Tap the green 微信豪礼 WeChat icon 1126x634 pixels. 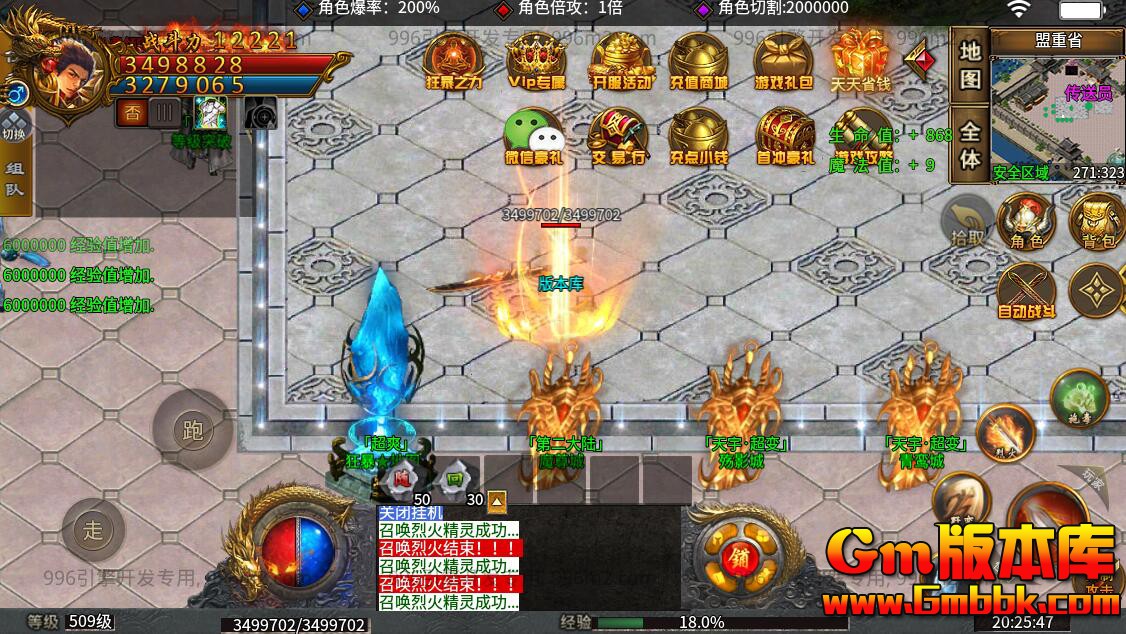coord(533,135)
